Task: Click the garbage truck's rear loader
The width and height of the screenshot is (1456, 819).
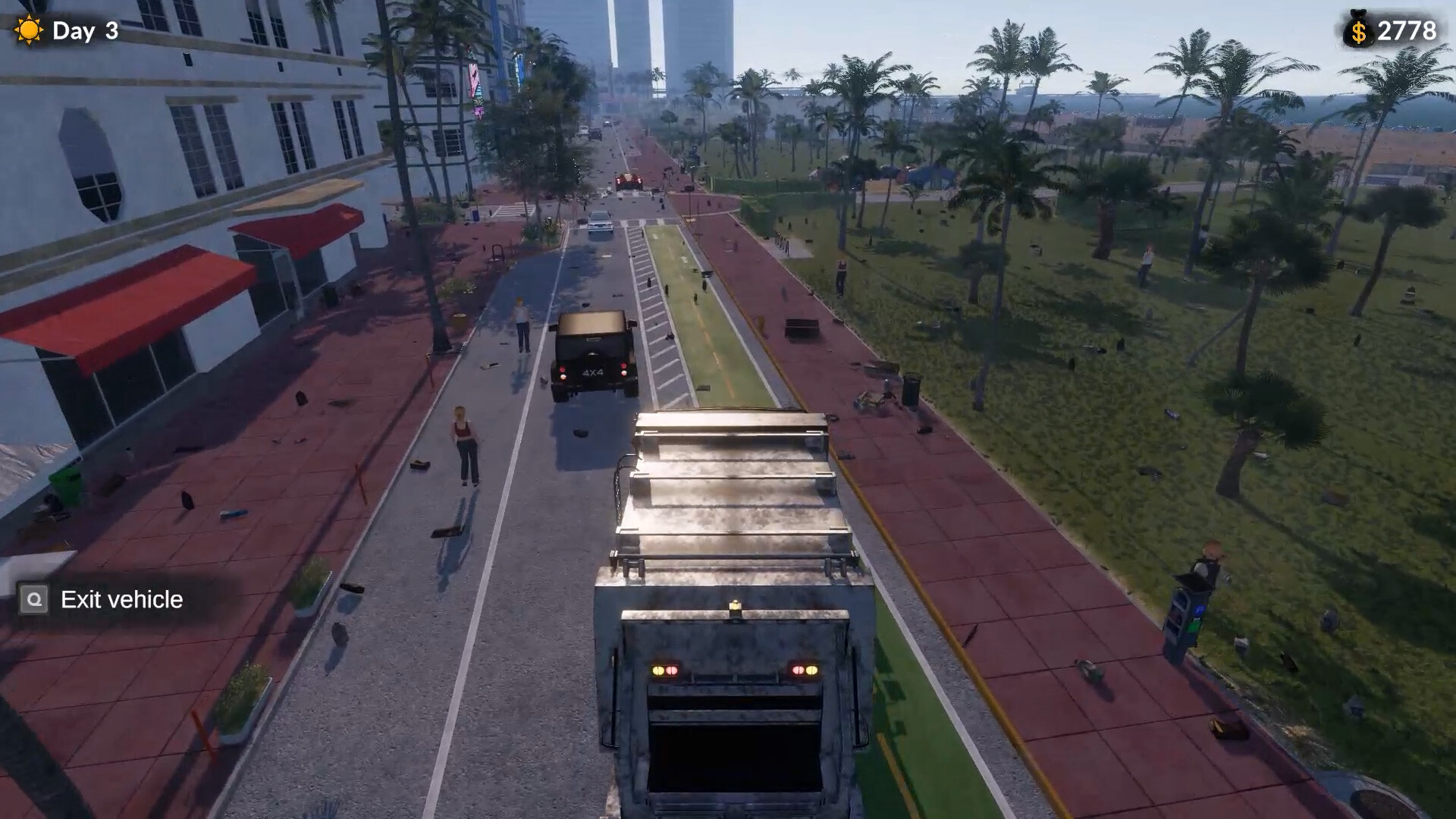Action: click(732, 758)
